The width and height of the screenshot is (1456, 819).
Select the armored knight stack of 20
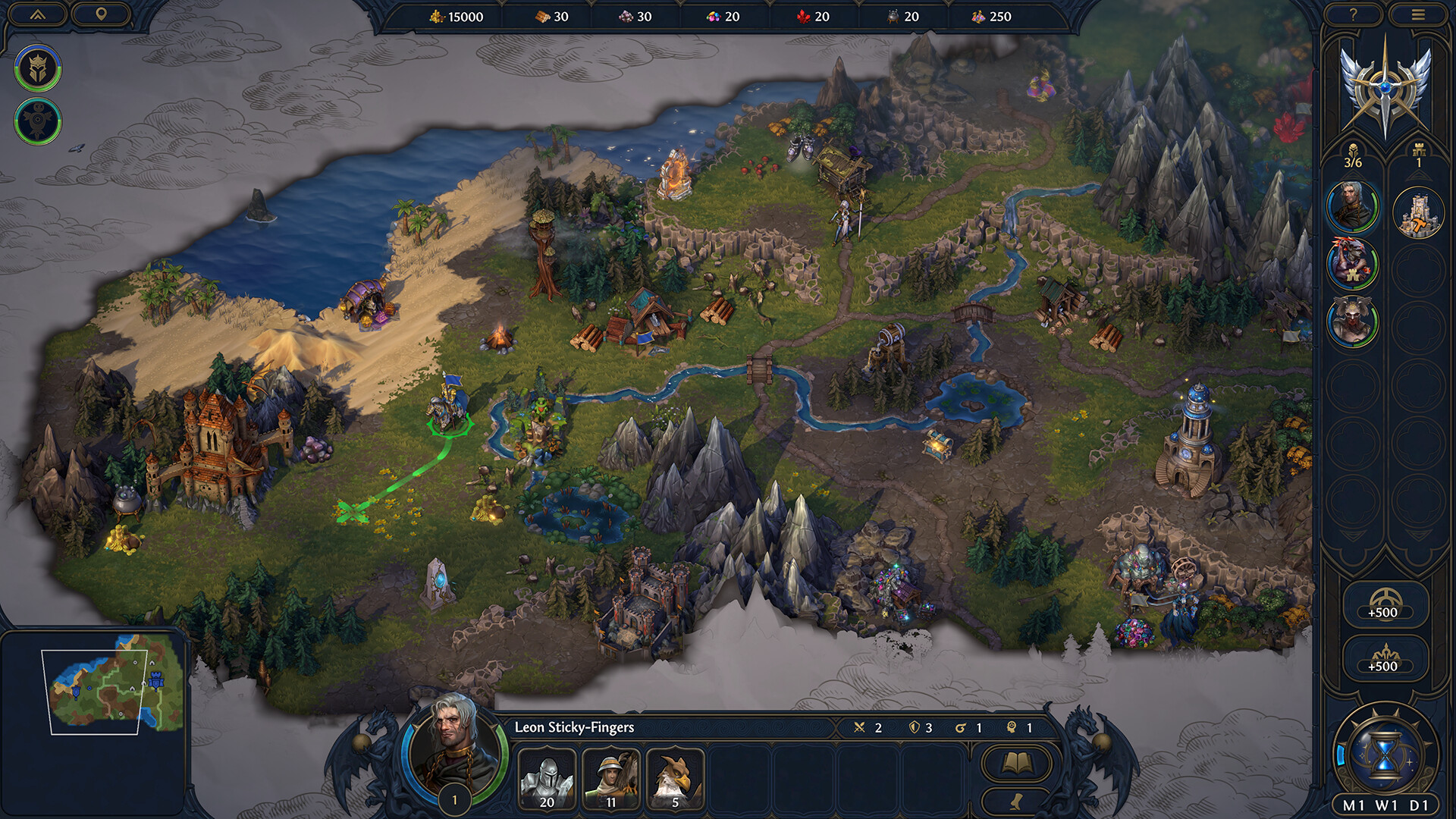547,779
